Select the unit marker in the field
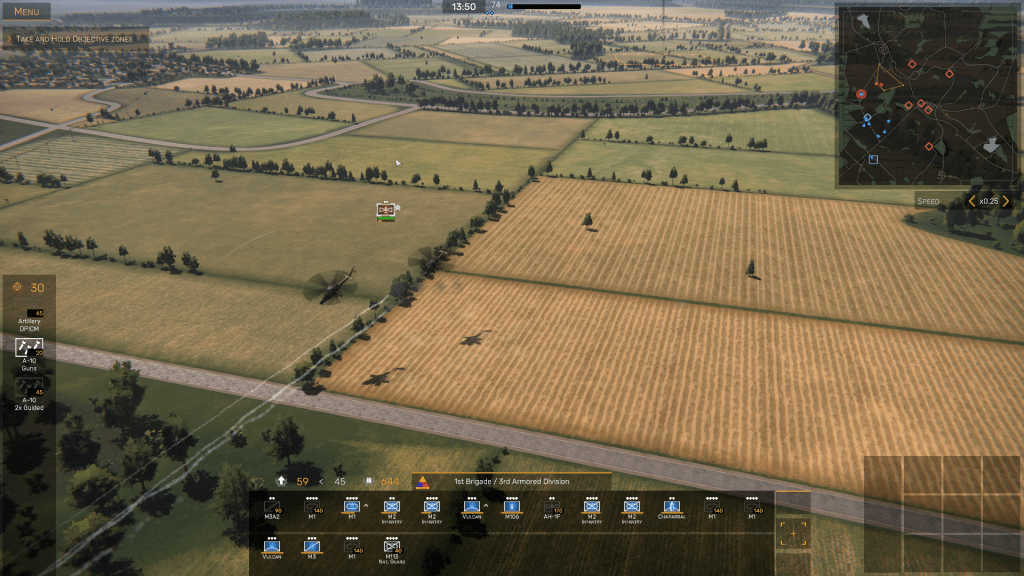The image size is (1024, 576). [x=386, y=210]
